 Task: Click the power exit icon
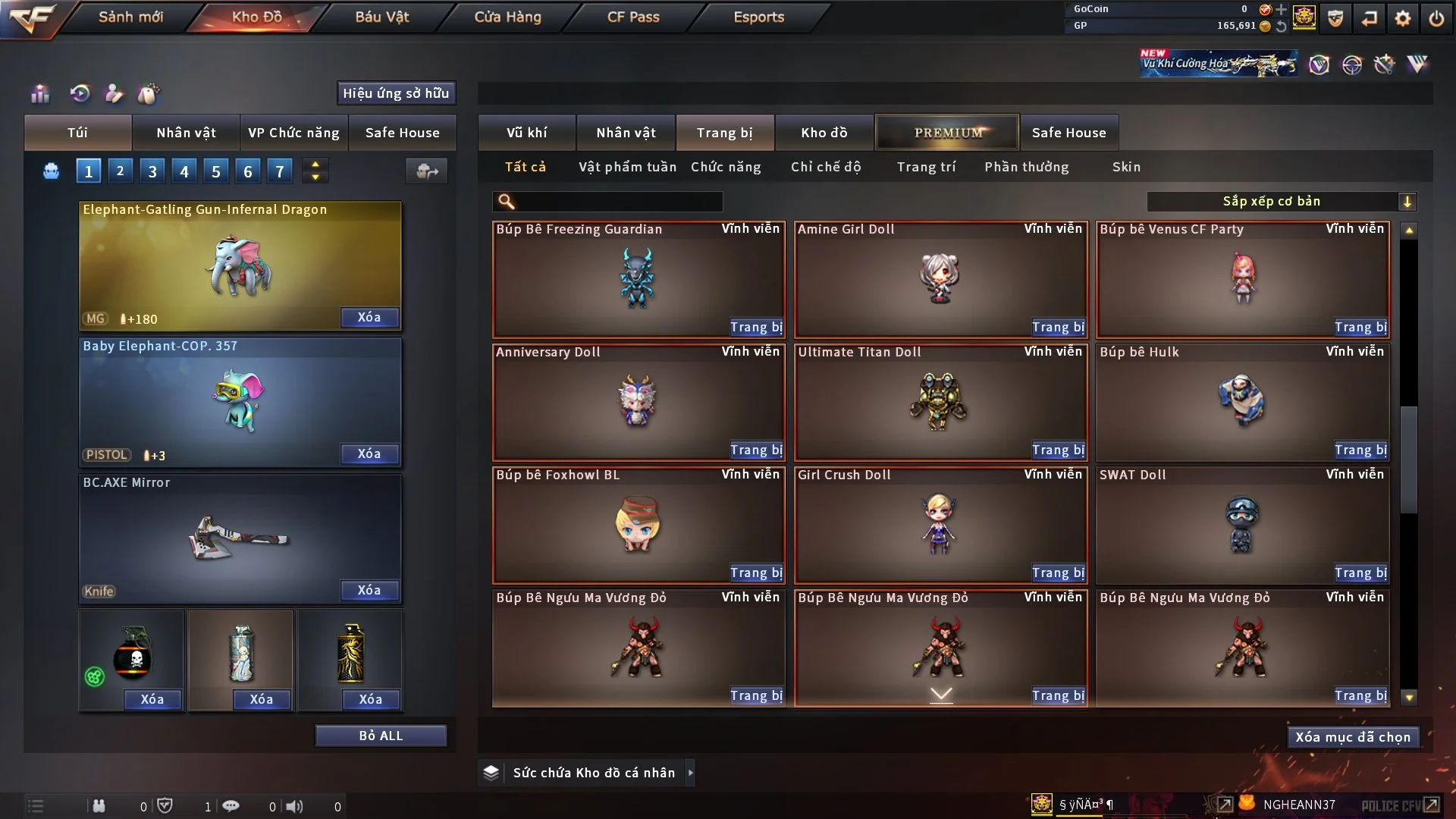click(x=1436, y=18)
